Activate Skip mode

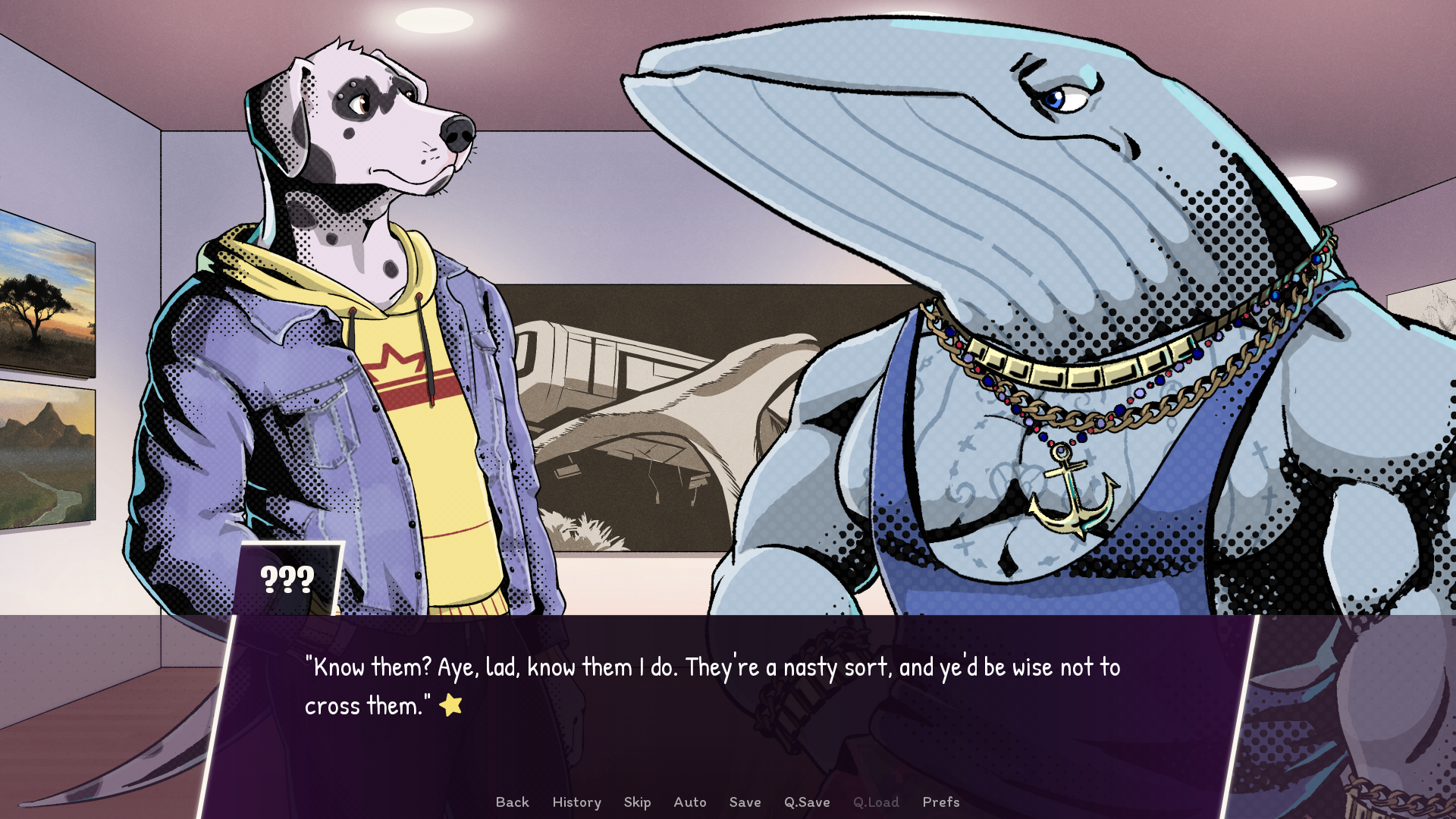coord(637,802)
